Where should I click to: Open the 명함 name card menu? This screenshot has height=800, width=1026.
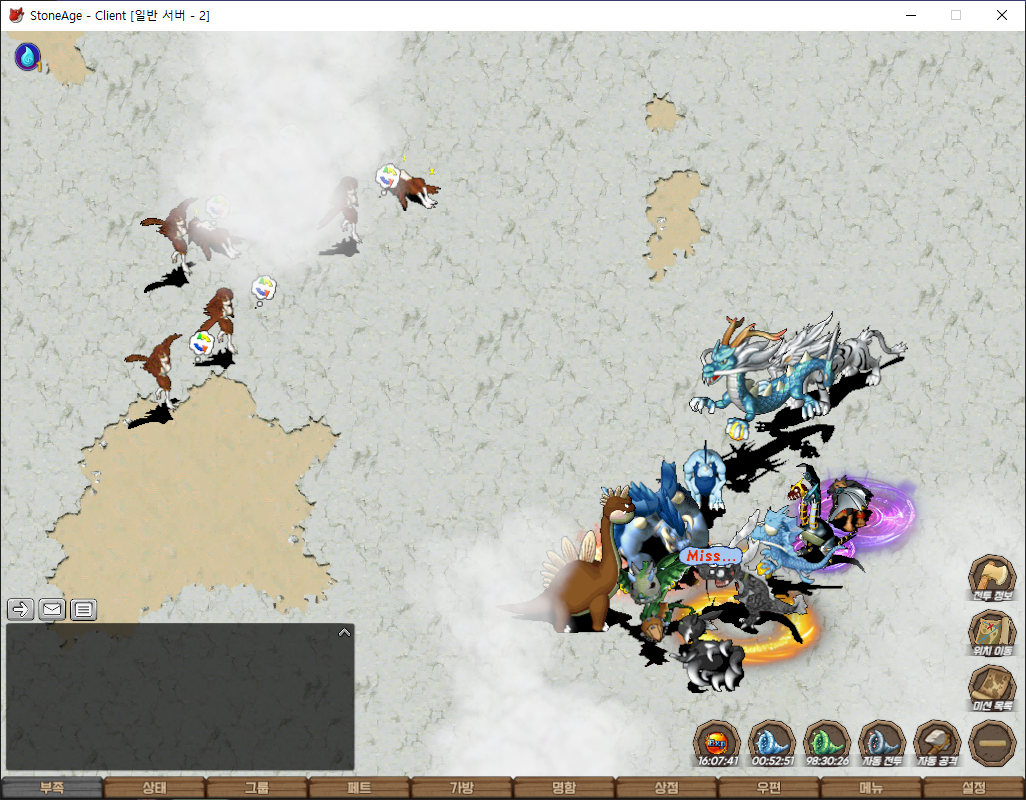tap(564, 788)
